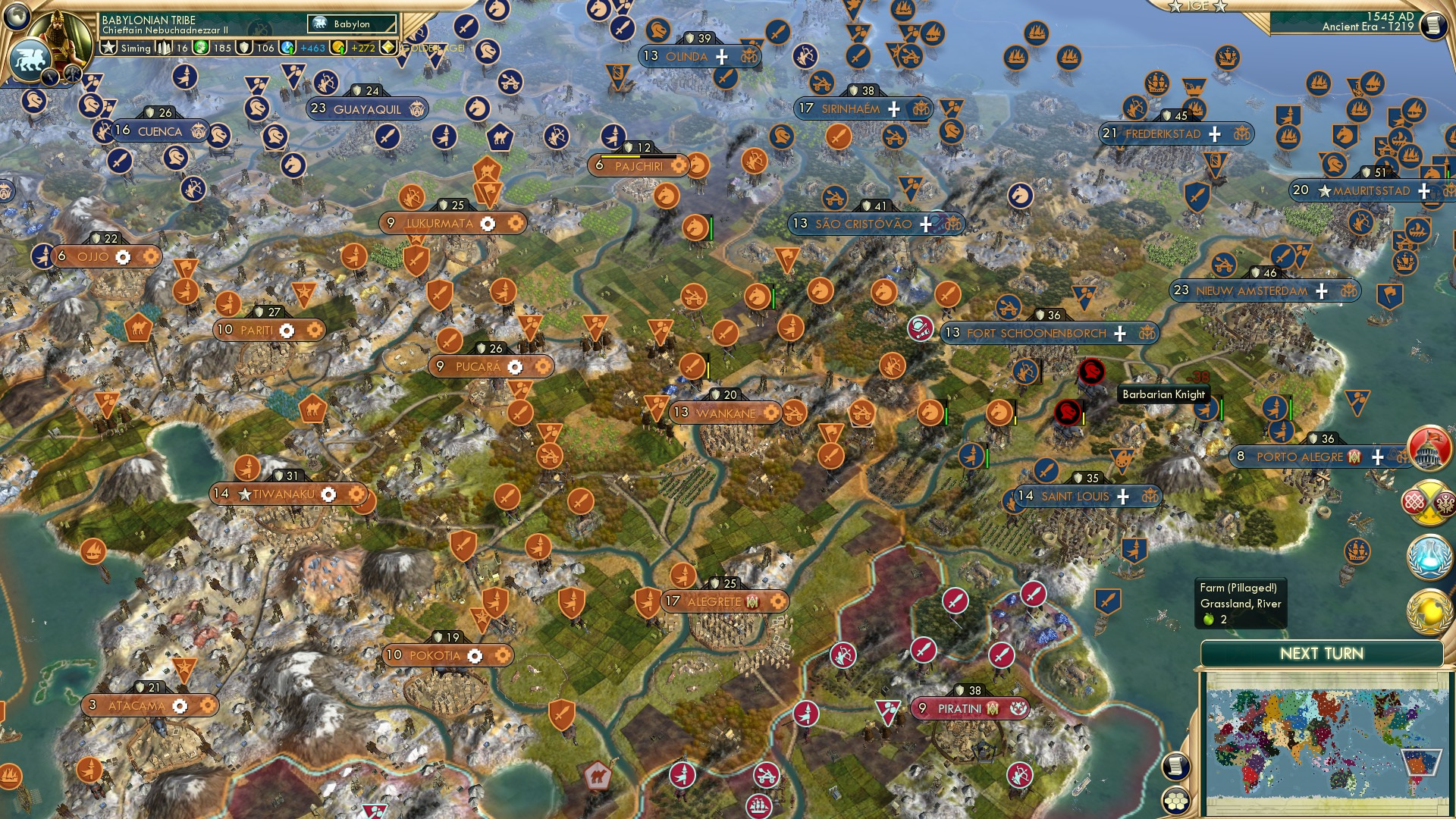Open the Diplomacy crossed-swords icon
This screenshot has width=1456, height=819.
(1429, 506)
